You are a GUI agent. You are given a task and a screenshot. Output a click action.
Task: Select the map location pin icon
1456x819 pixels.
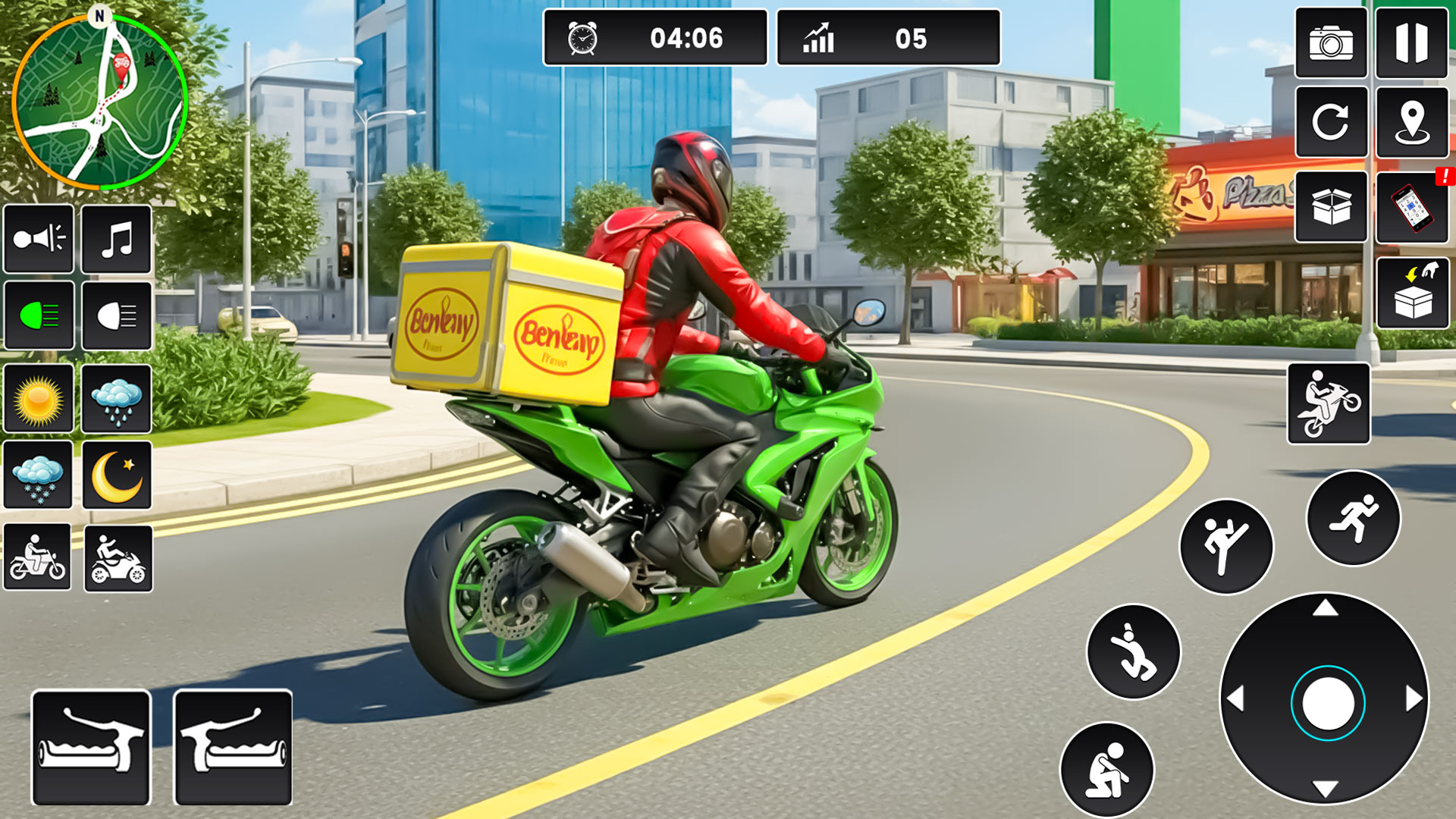1414,124
